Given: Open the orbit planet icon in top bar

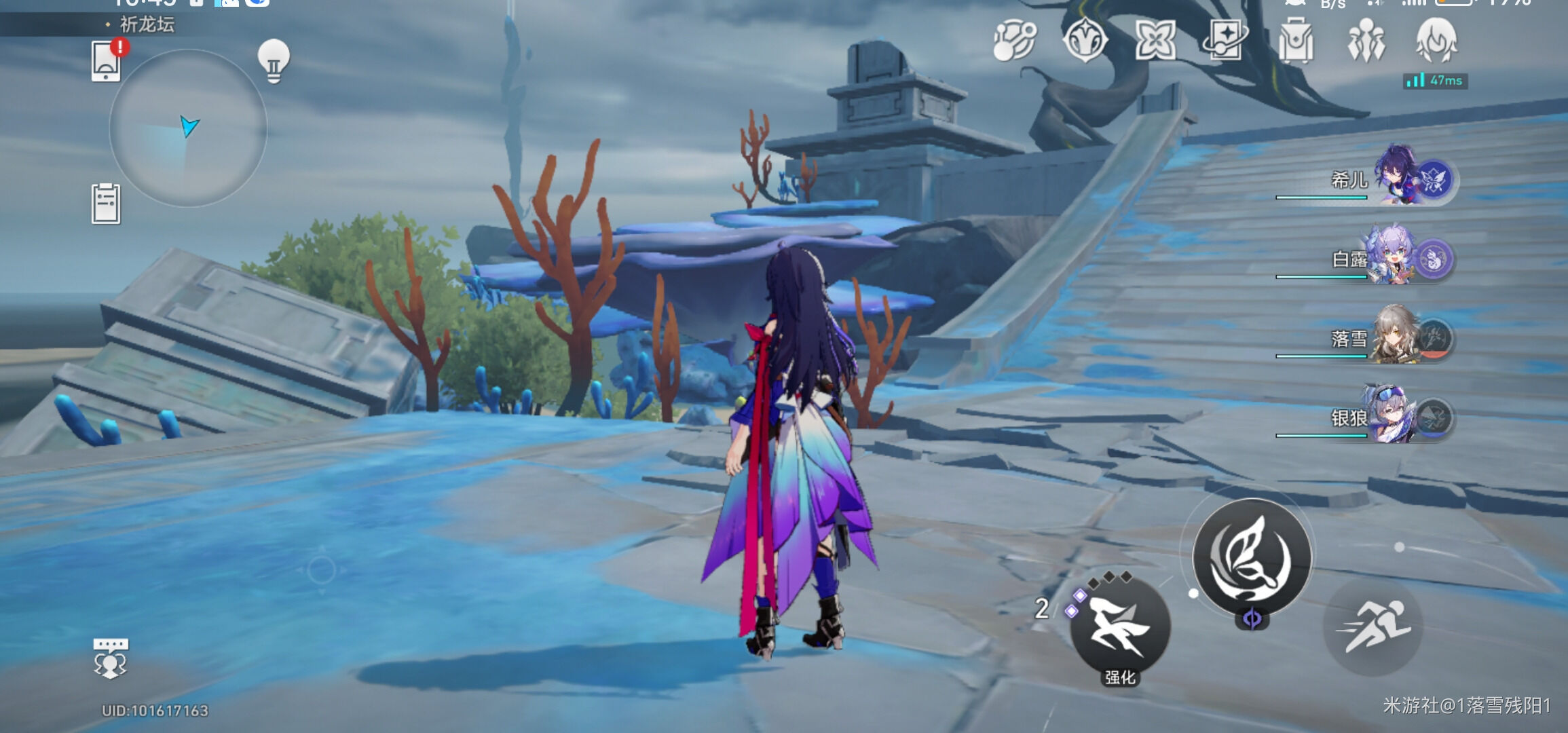Looking at the screenshot, I should tap(1014, 39).
